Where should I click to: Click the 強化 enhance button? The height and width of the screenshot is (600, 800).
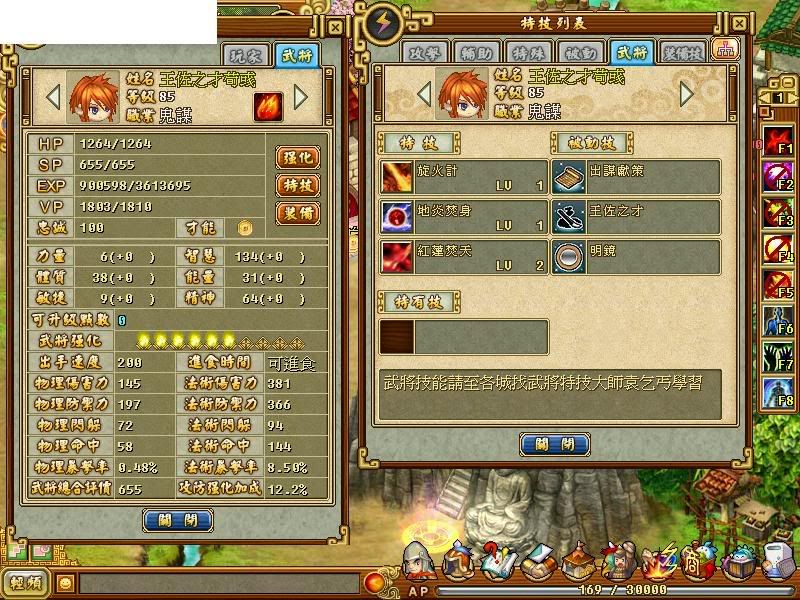(x=298, y=158)
